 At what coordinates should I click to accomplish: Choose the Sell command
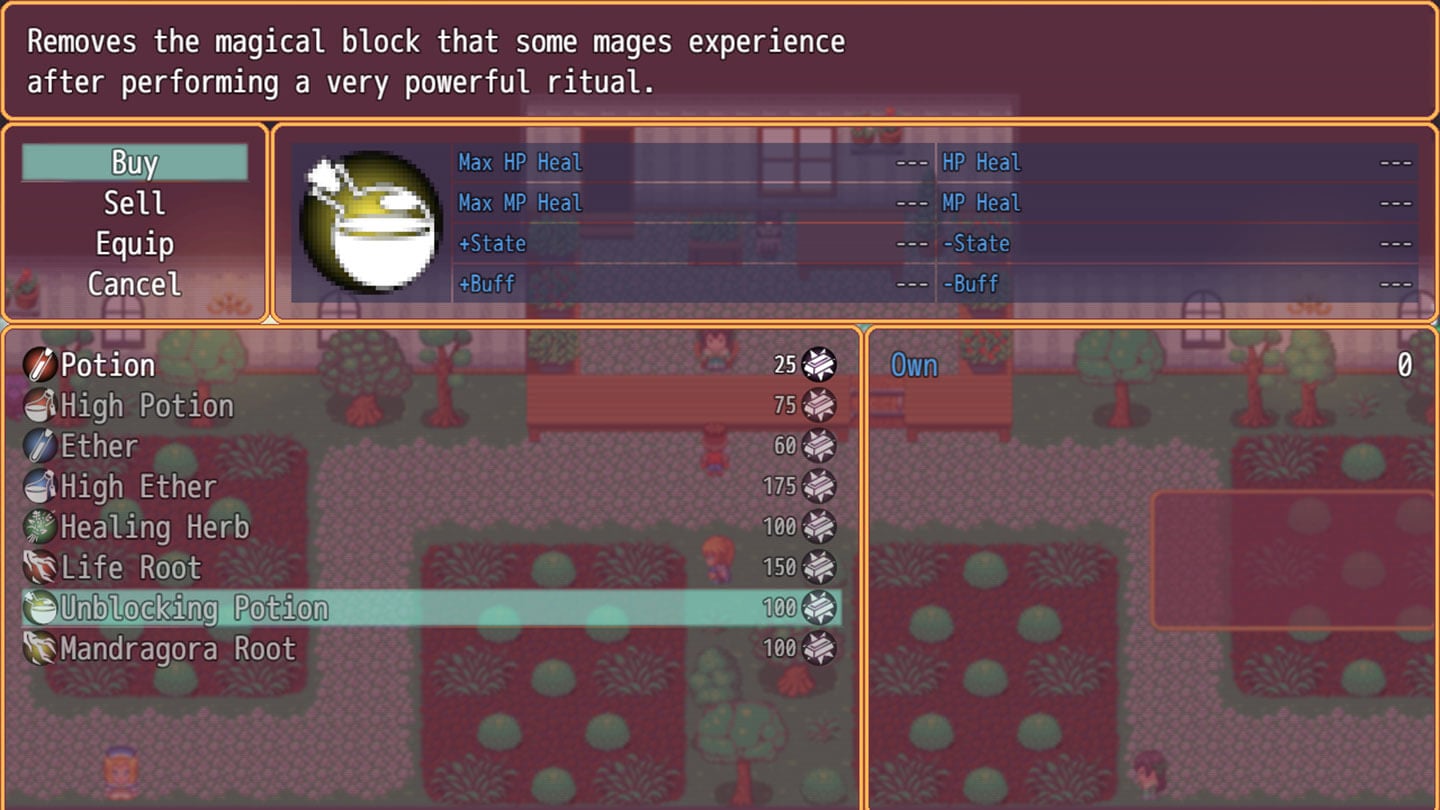pos(134,203)
